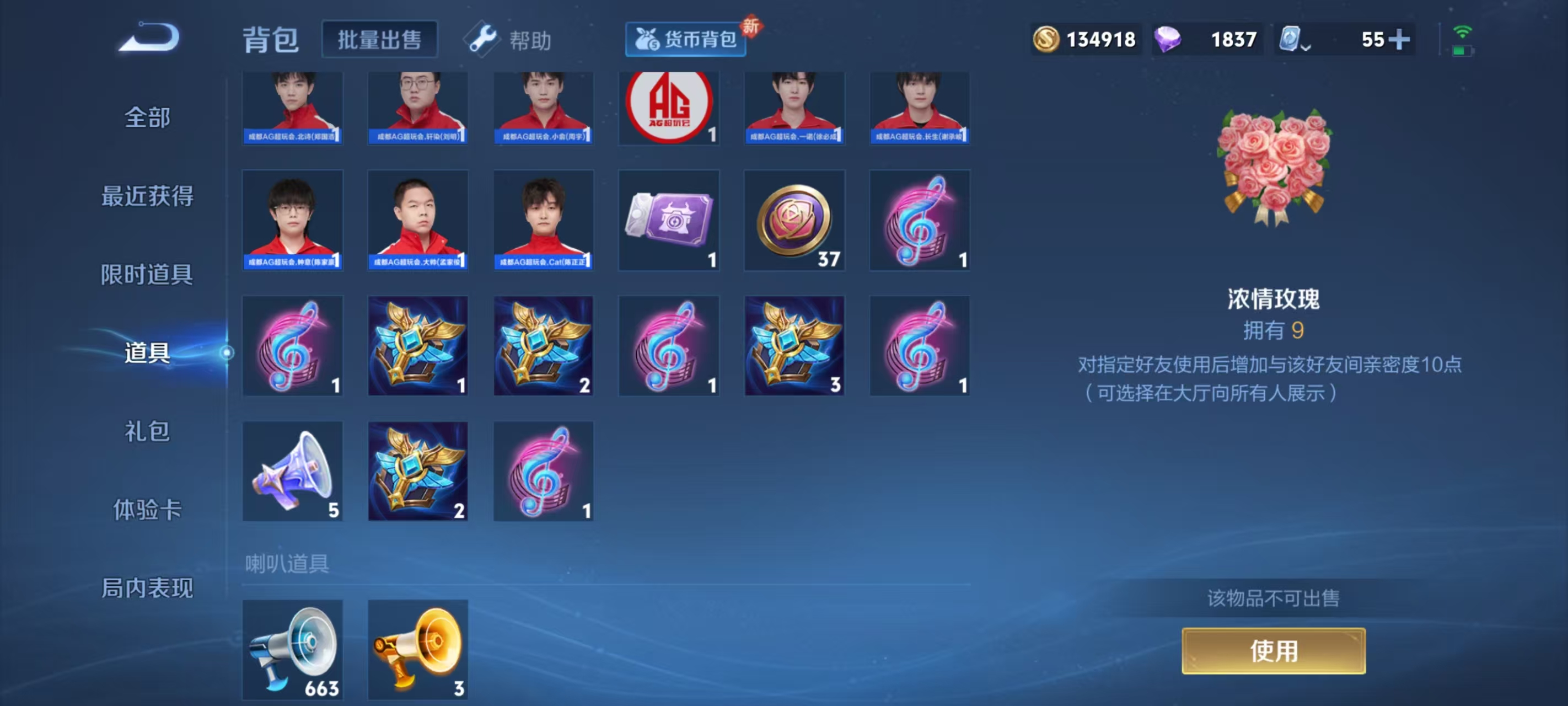Switch to the 最近获得 tab
Image resolution: width=1568 pixels, height=706 pixels.
(147, 196)
